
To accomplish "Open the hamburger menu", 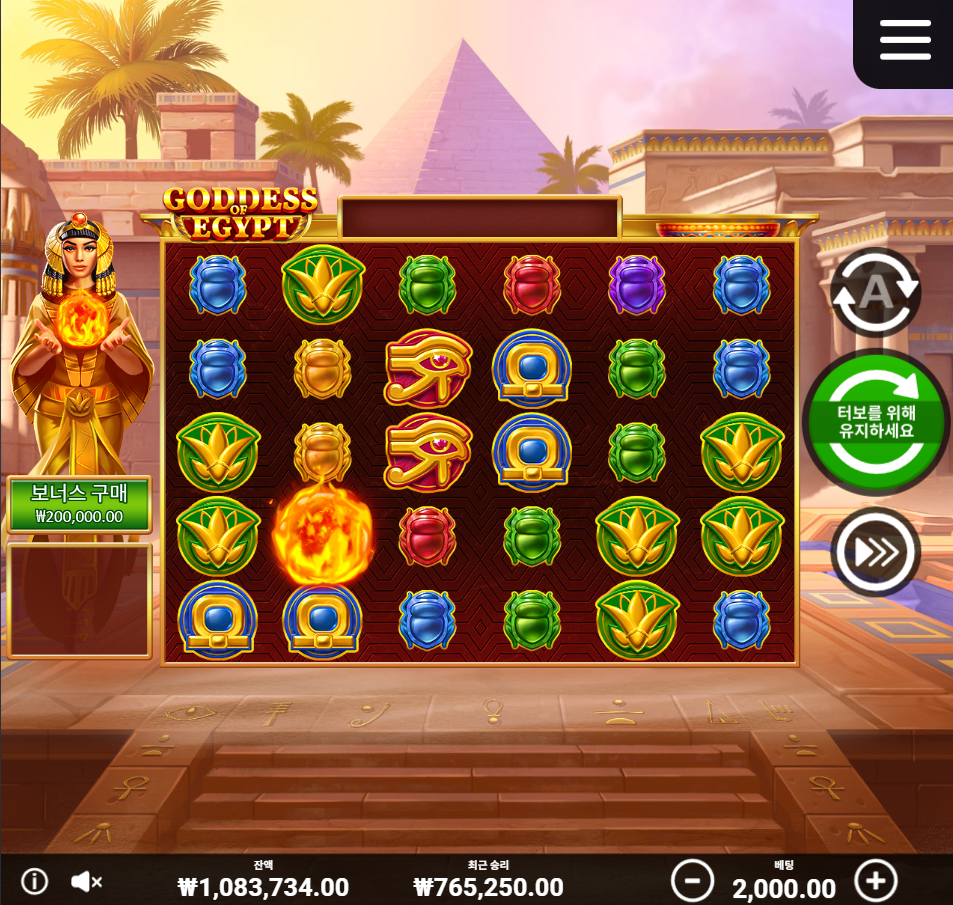I will [x=905, y=40].
